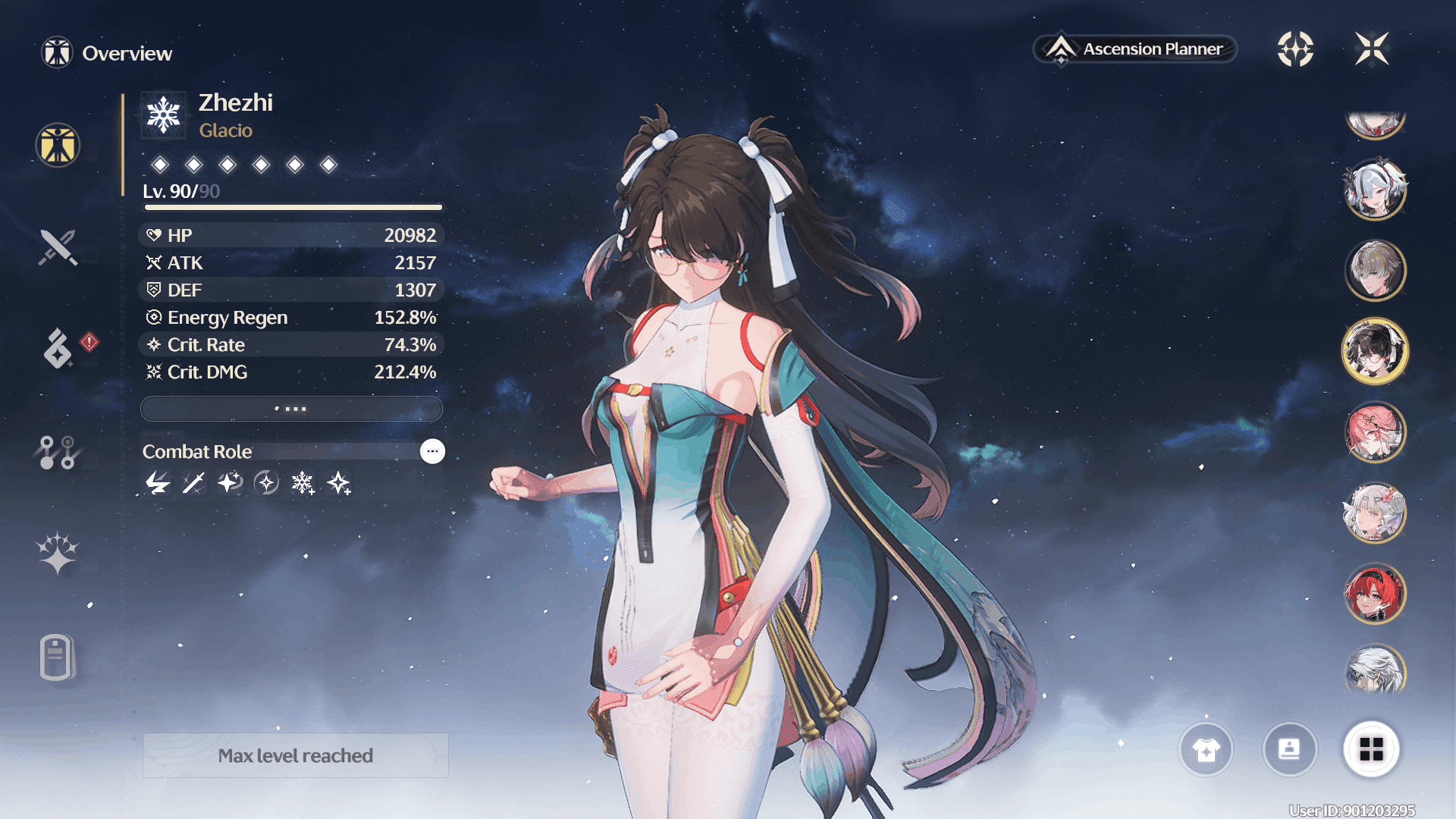Show more Combat Role details
Screen dimensions: 1456x819
click(x=432, y=451)
